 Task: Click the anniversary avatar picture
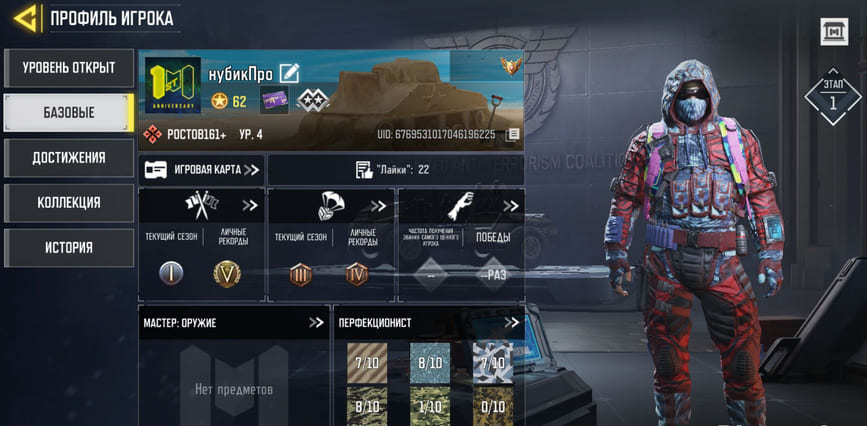tap(173, 86)
